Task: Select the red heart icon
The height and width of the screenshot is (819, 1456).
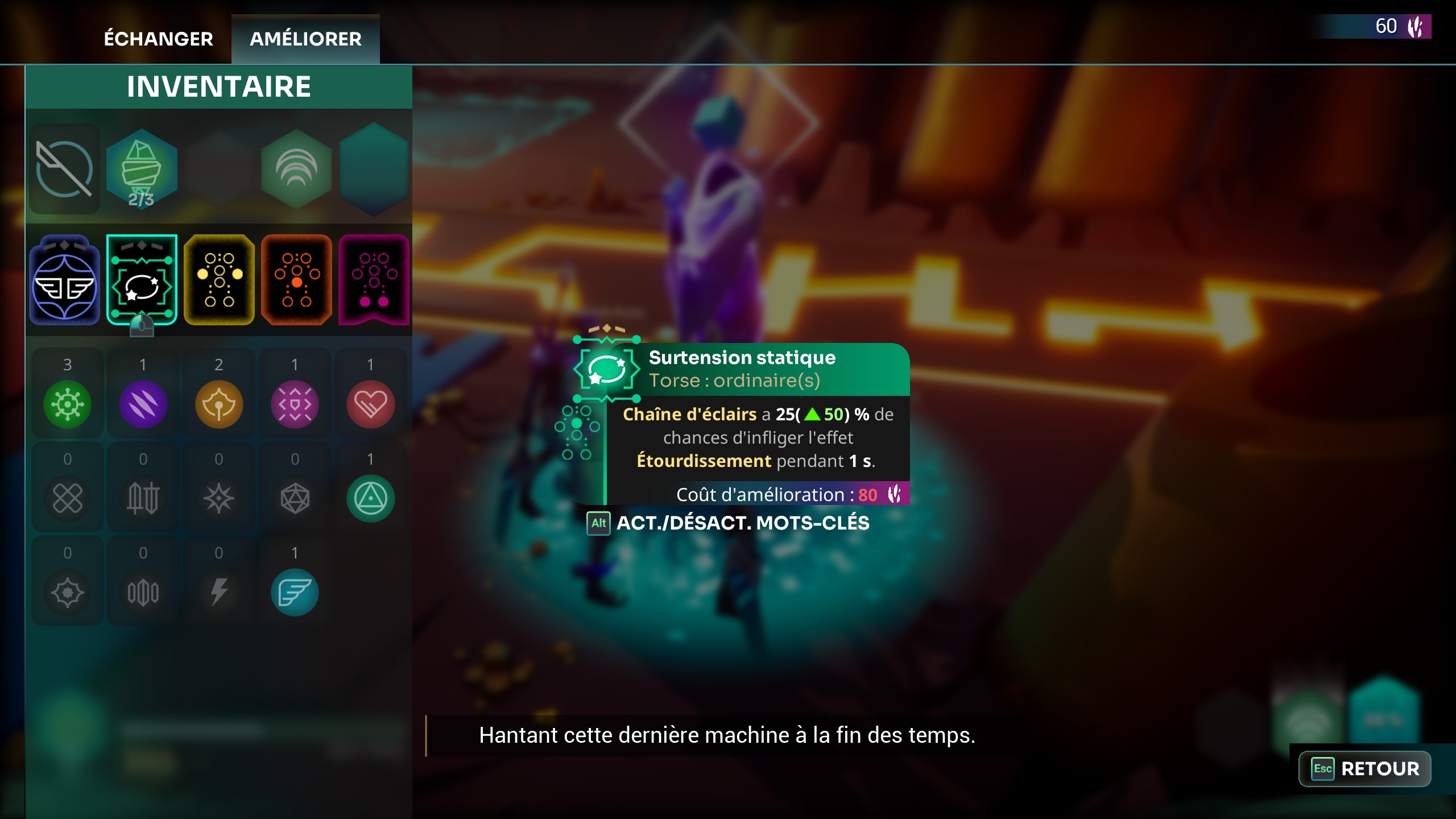Action: click(370, 404)
